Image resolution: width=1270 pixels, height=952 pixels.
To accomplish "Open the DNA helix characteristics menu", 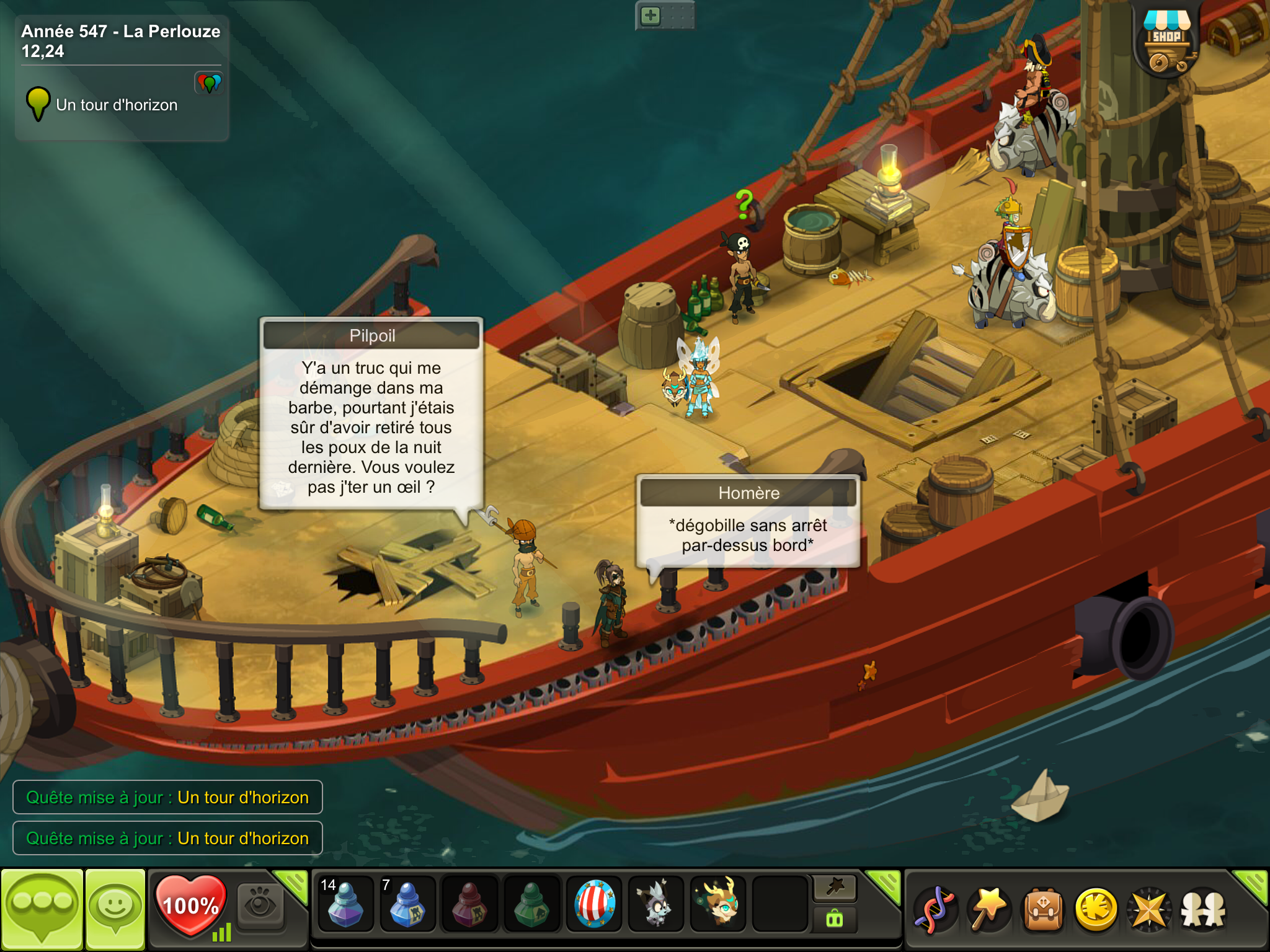I will pyautogui.click(x=935, y=909).
